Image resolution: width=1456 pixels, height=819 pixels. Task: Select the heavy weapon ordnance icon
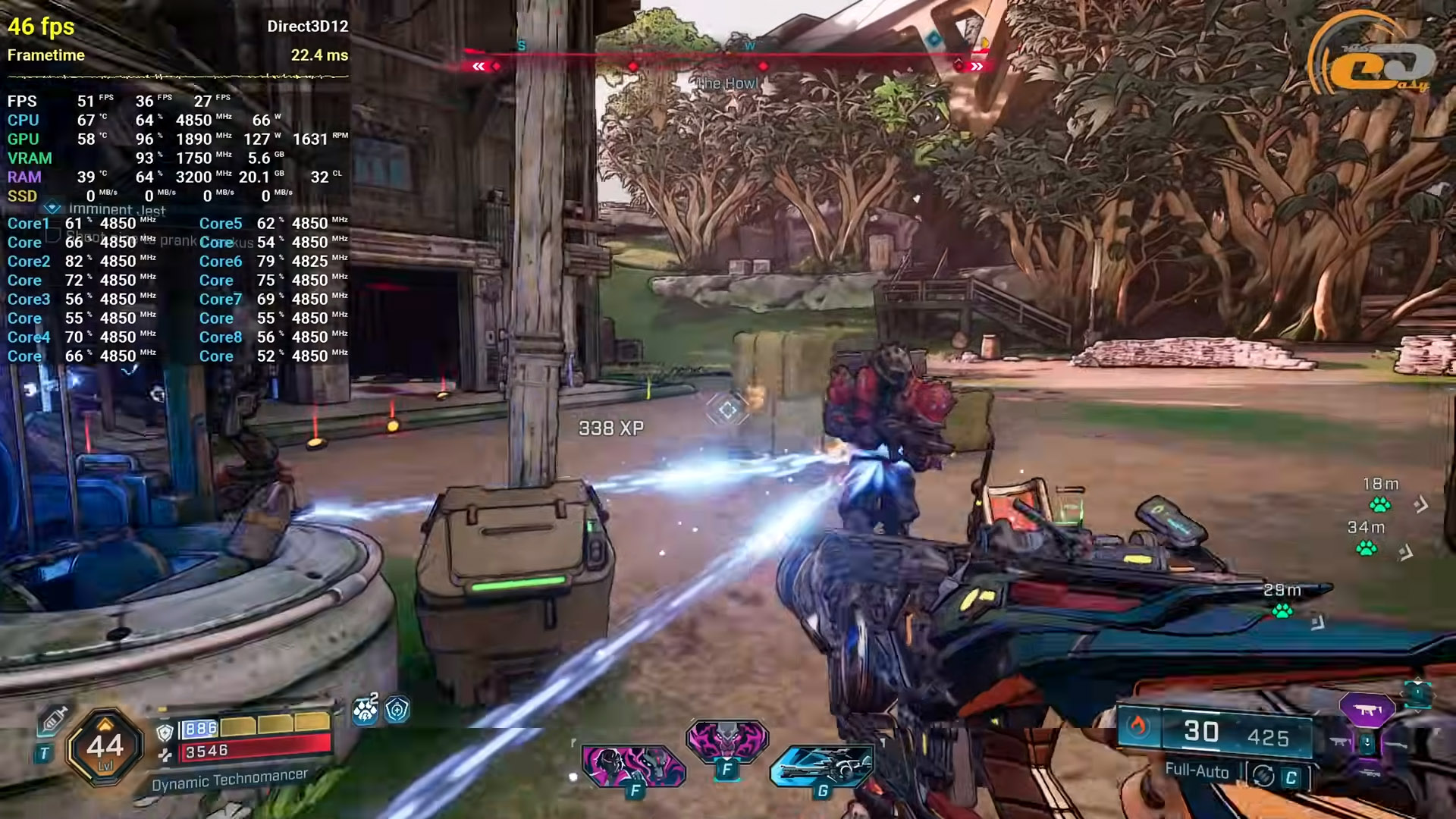822,764
